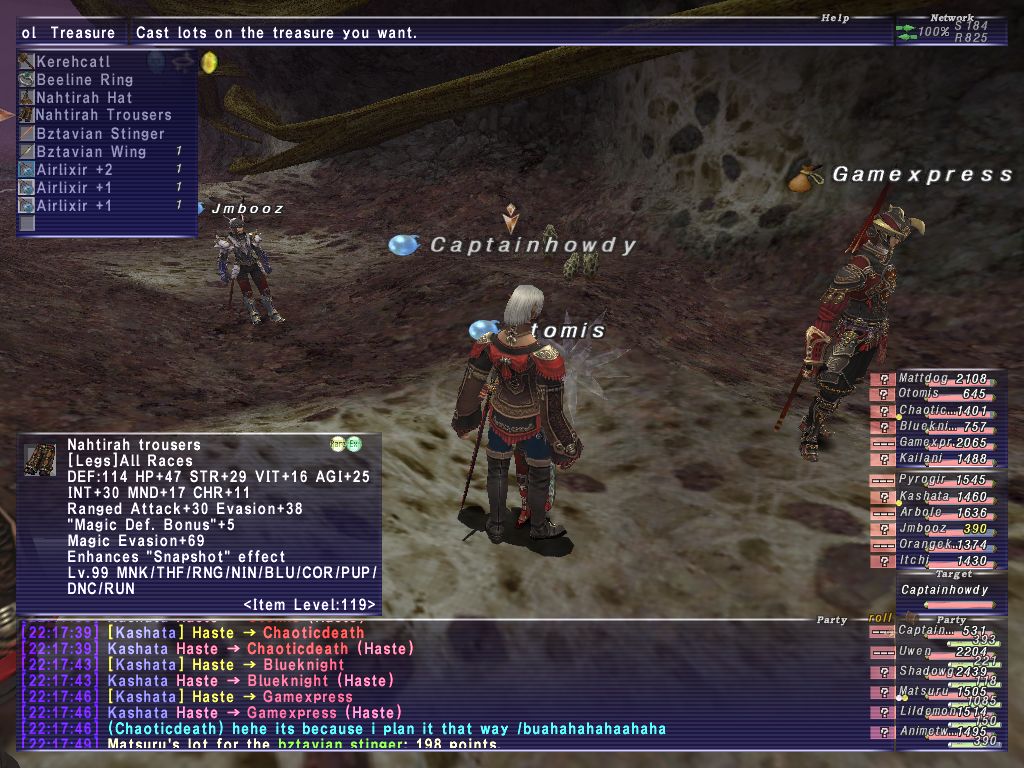Select the Bztavian Wing treasure entry
The height and width of the screenshot is (768, 1024).
click(91, 152)
